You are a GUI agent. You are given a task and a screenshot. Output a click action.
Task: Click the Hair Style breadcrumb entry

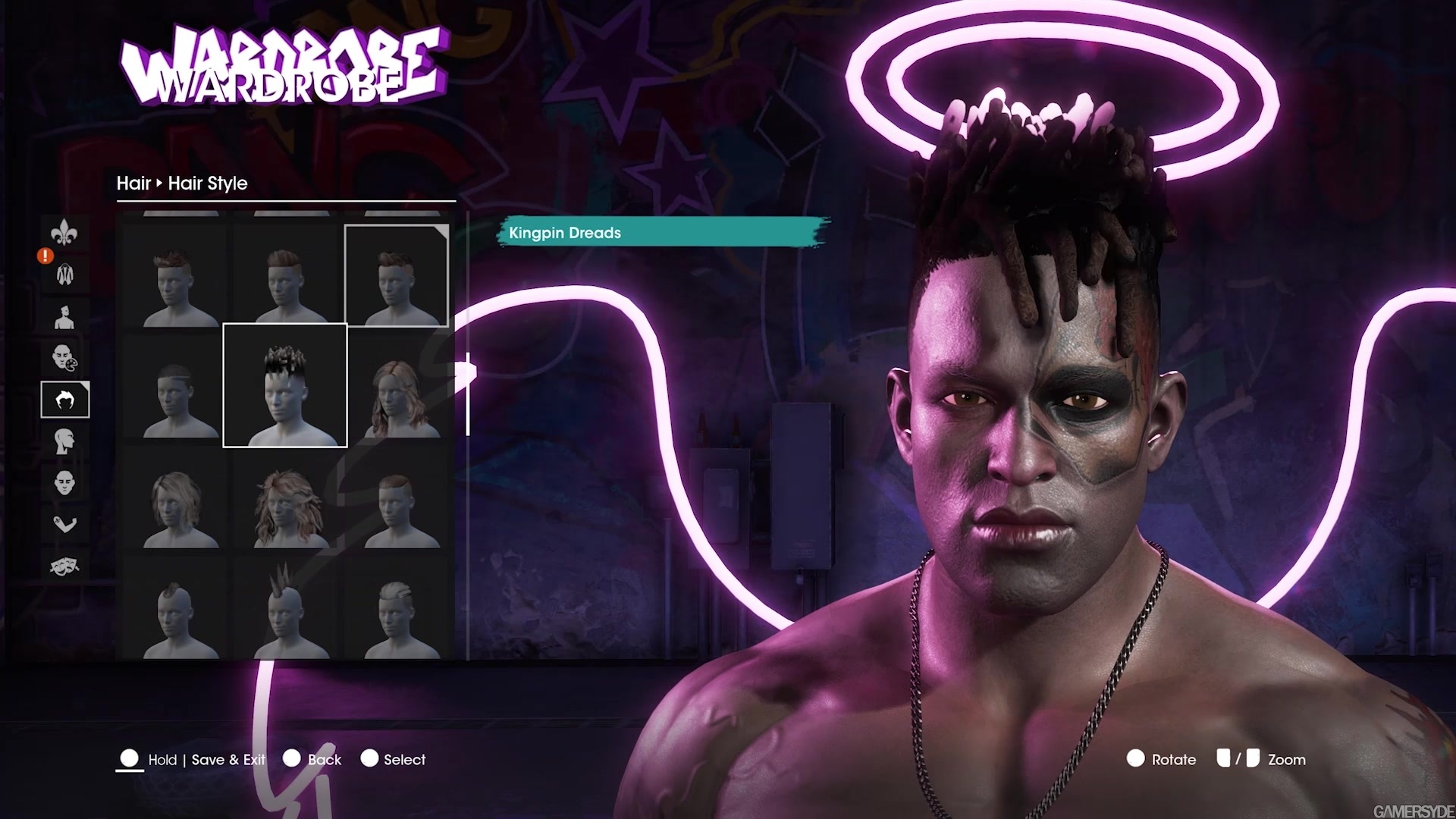click(x=207, y=184)
